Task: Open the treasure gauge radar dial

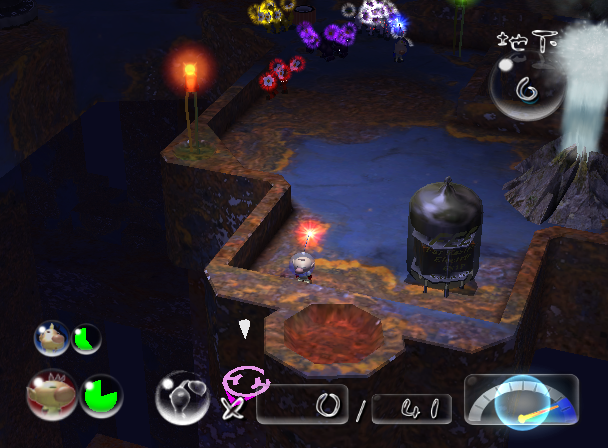Action: tap(522, 401)
